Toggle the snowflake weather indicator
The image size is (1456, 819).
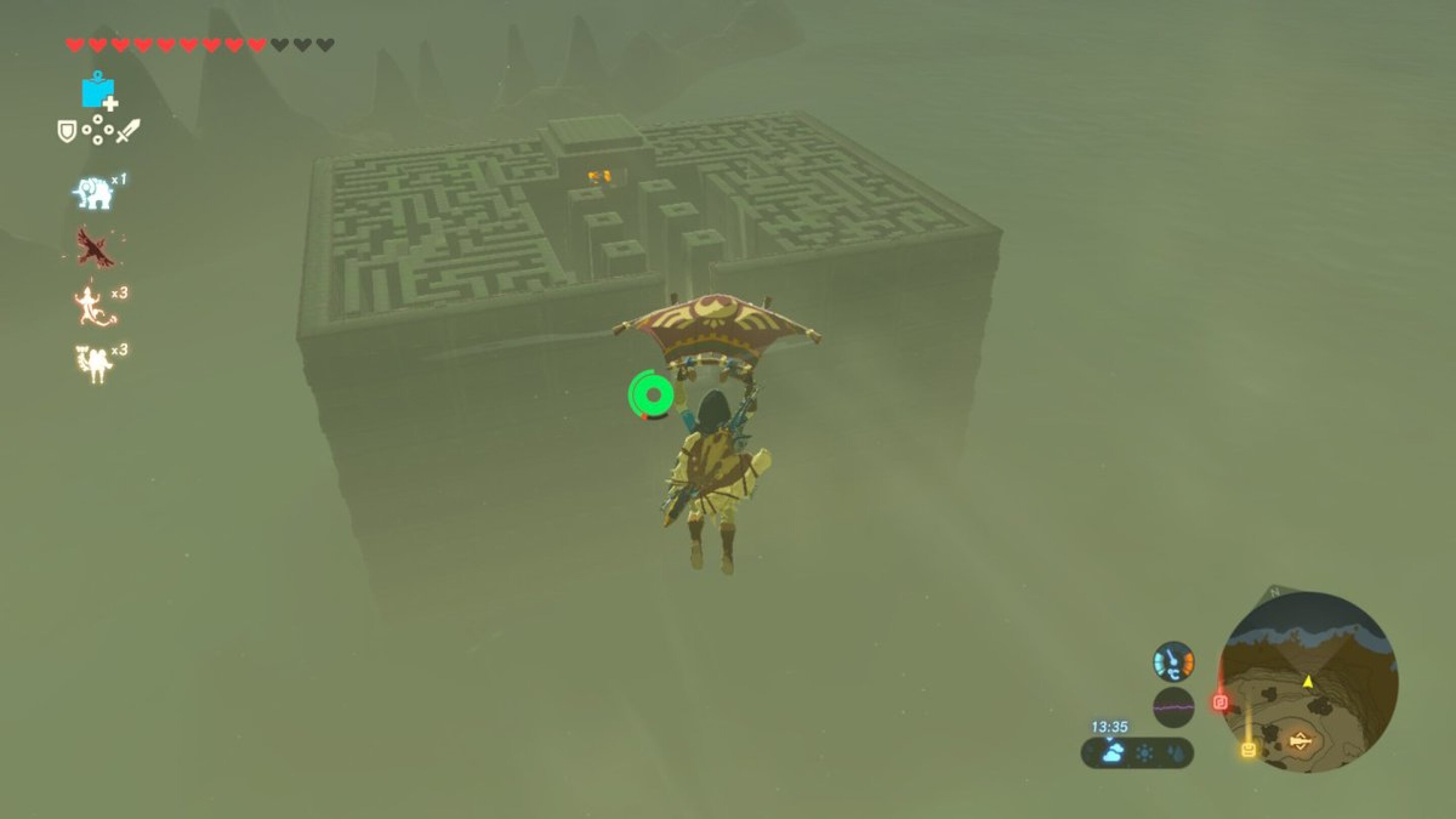(1144, 753)
